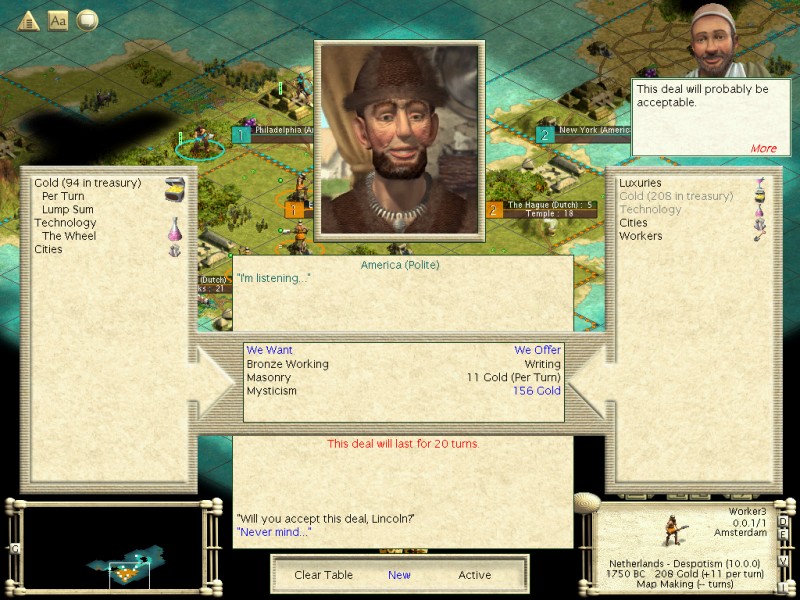
Task: Remove Writing from We Offer
Action: click(x=543, y=364)
